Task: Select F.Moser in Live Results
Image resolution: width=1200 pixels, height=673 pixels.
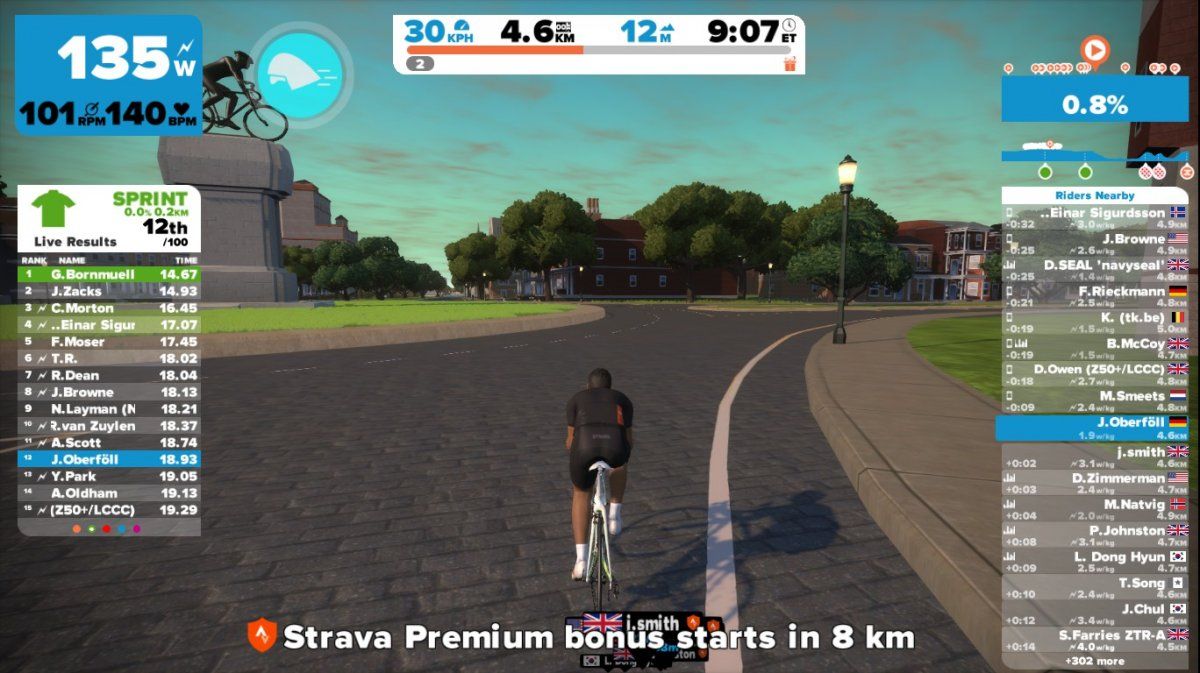Action: [109, 341]
